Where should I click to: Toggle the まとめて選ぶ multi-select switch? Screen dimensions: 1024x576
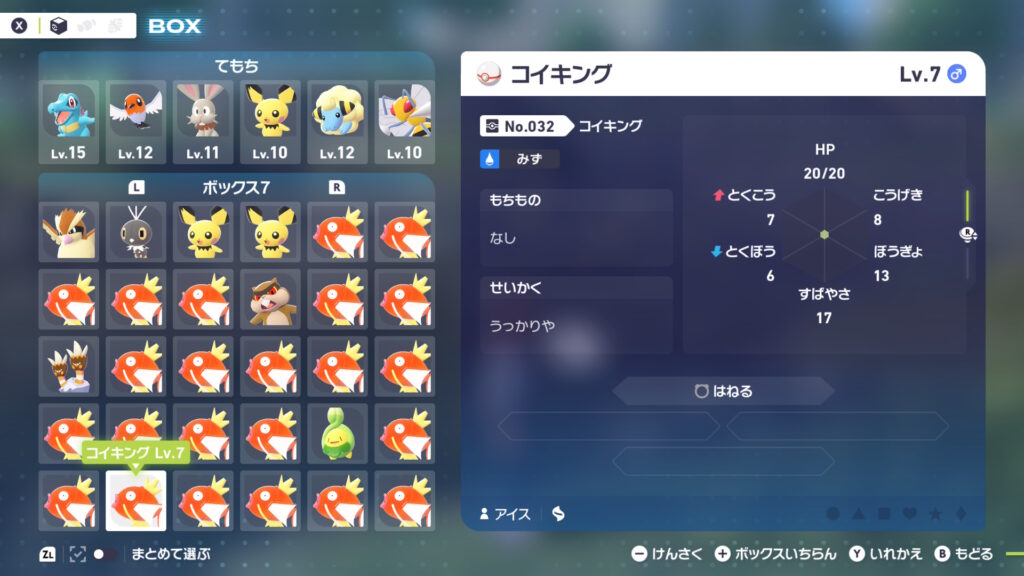pyautogui.click(x=104, y=554)
